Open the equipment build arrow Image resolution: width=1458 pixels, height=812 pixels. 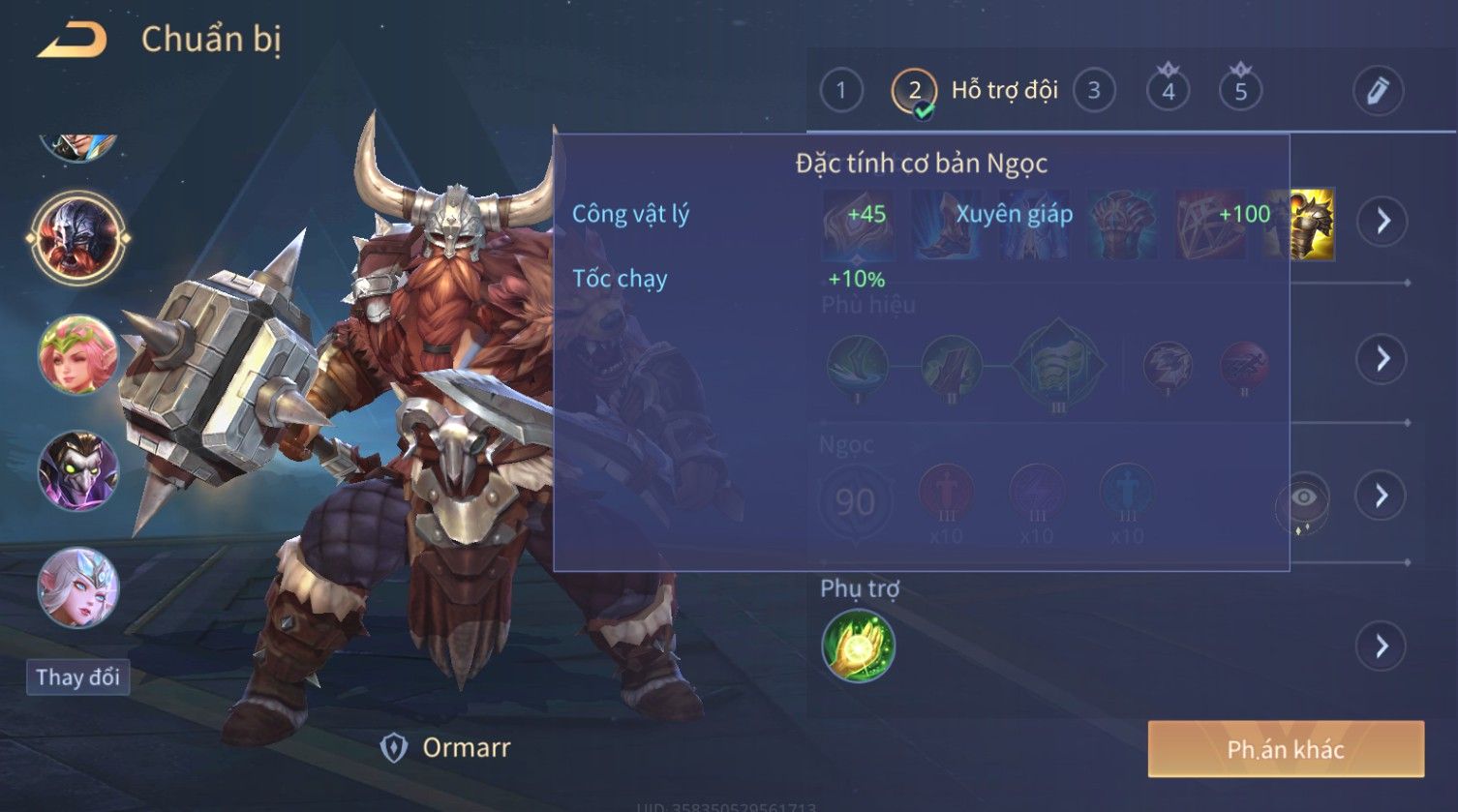click(x=1382, y=222)
